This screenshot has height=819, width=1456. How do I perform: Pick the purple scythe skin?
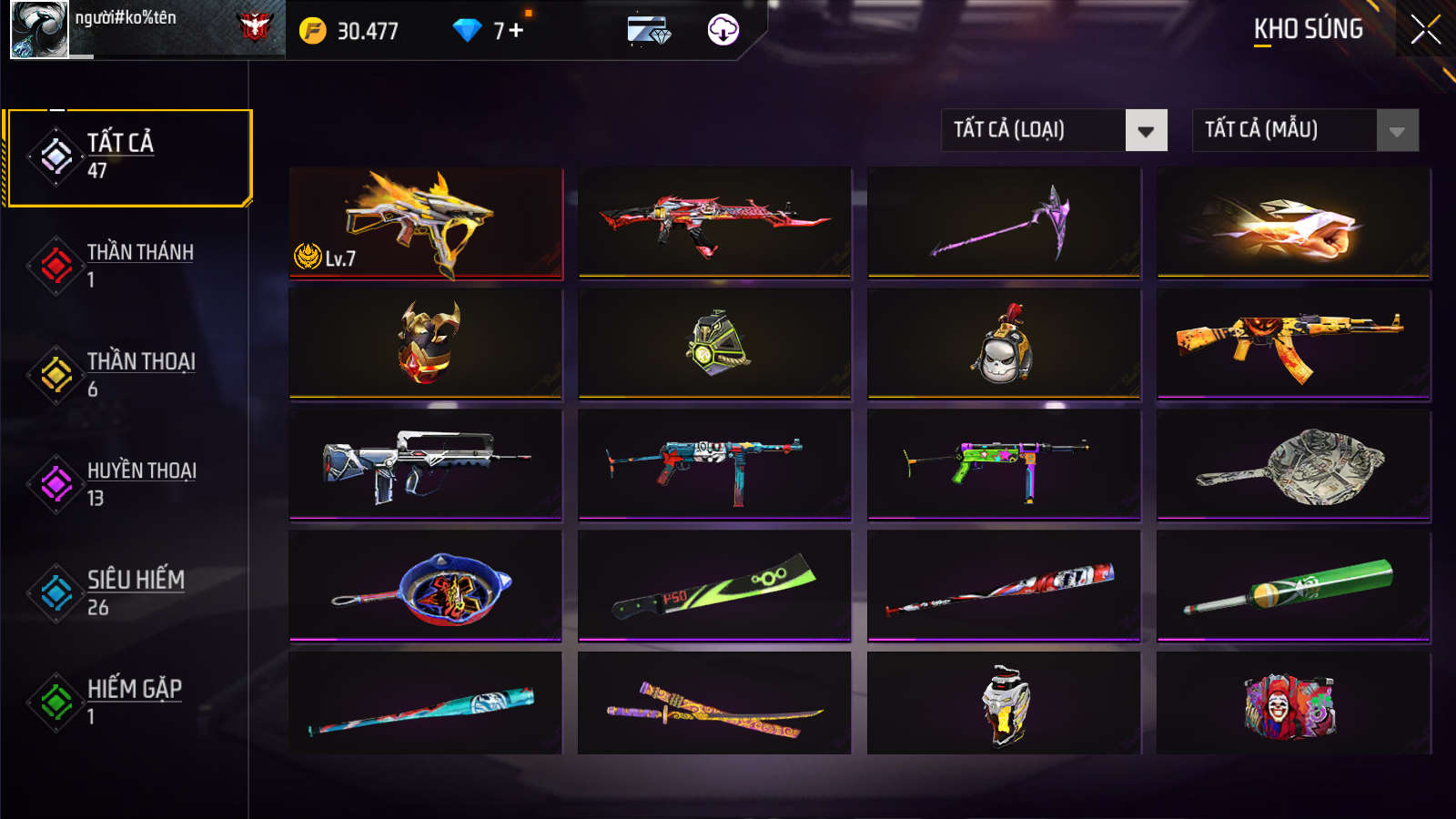point(1004,222)
